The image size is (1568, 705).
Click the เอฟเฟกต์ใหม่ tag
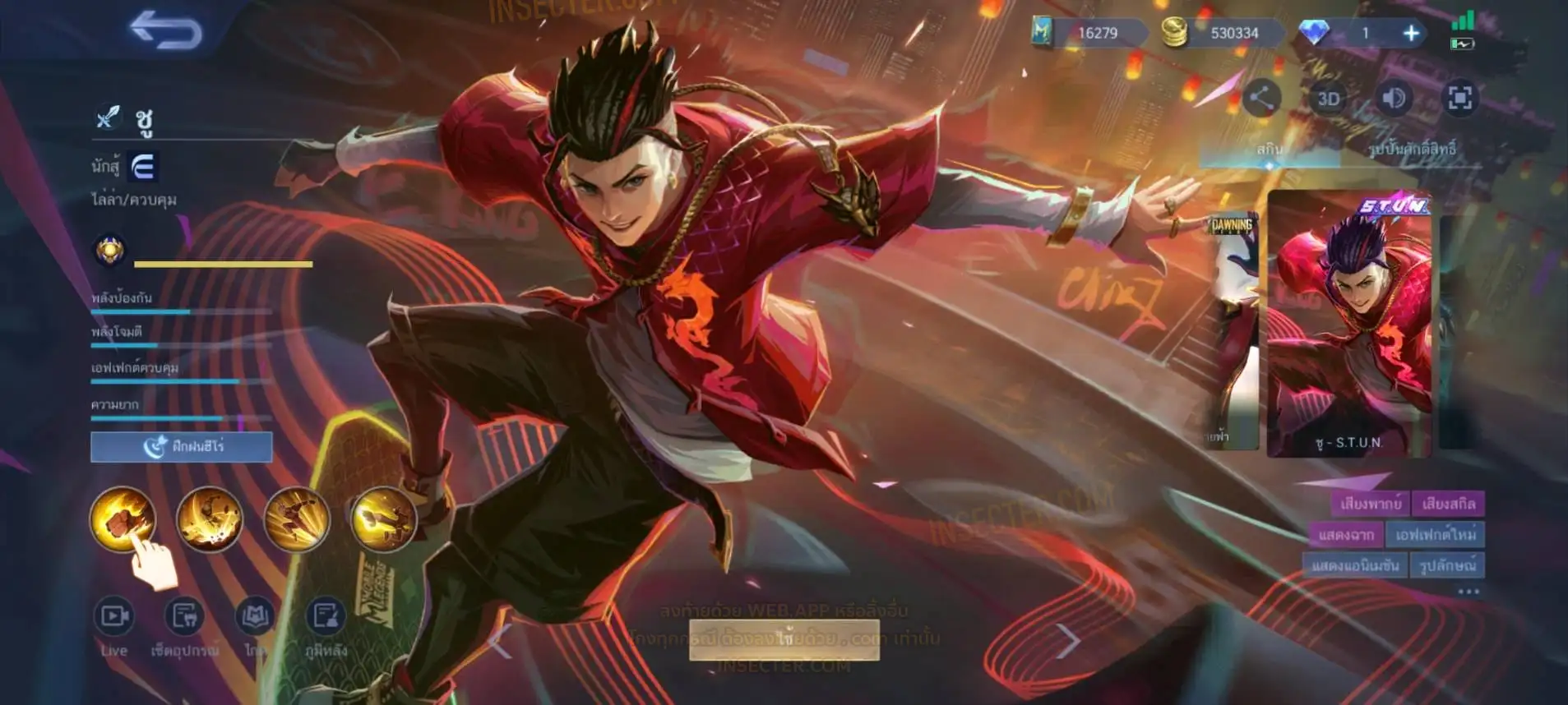click(1436, 535)
